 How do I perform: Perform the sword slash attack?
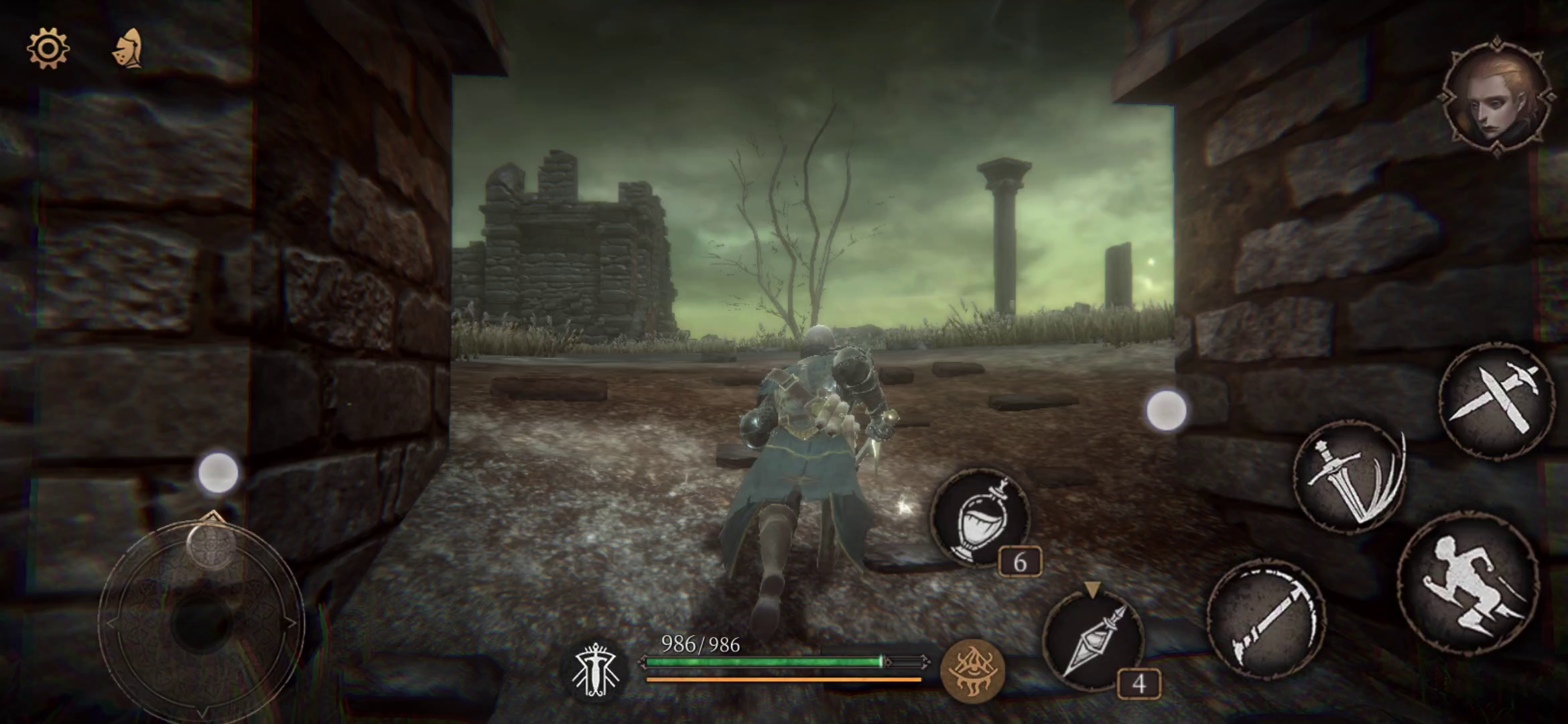(x=1349, y=477)
